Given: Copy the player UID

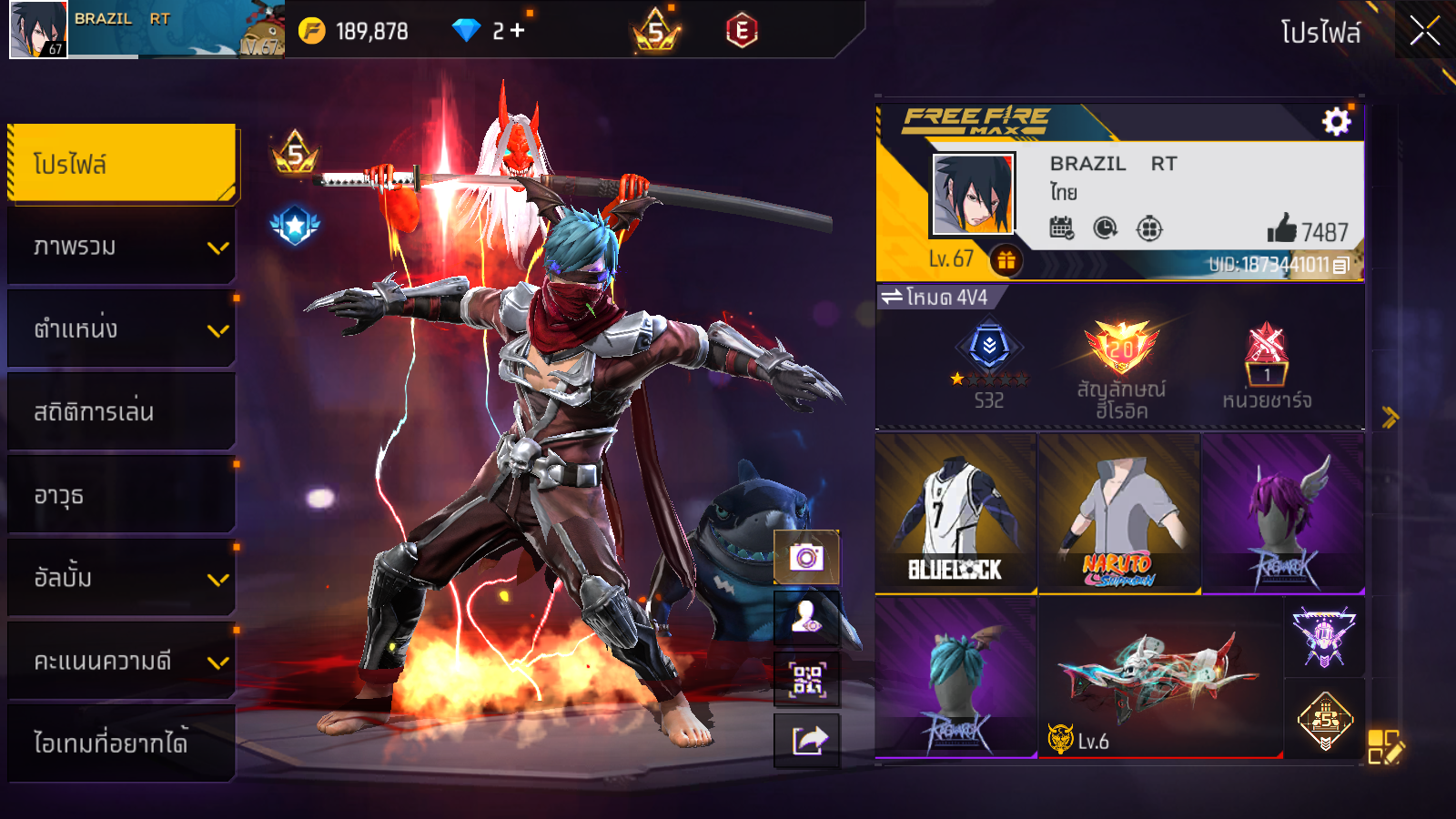Looking at the screenshot, I should [x=1341, y=265].
